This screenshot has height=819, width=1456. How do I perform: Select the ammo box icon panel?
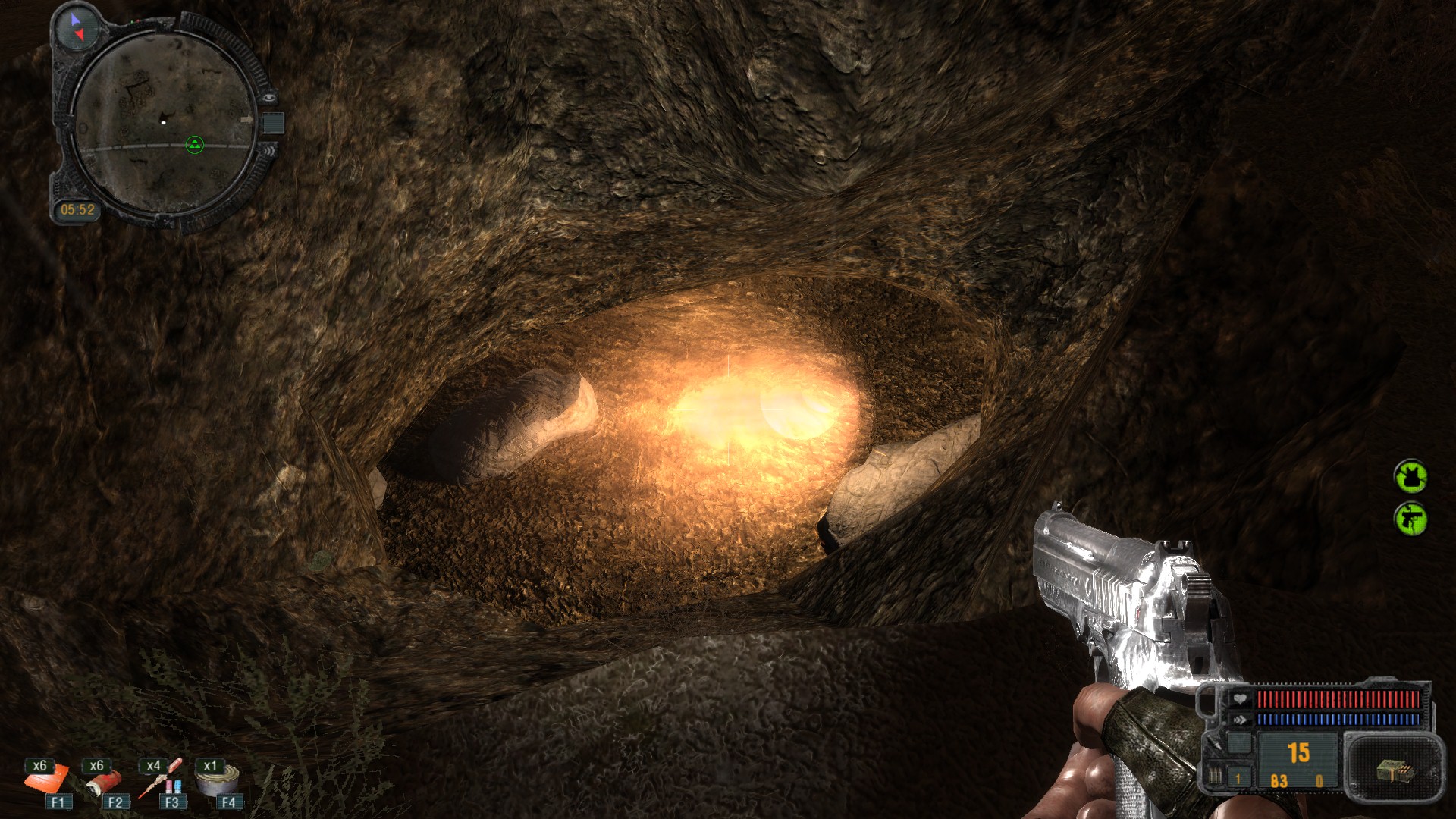coord(1394,770)
